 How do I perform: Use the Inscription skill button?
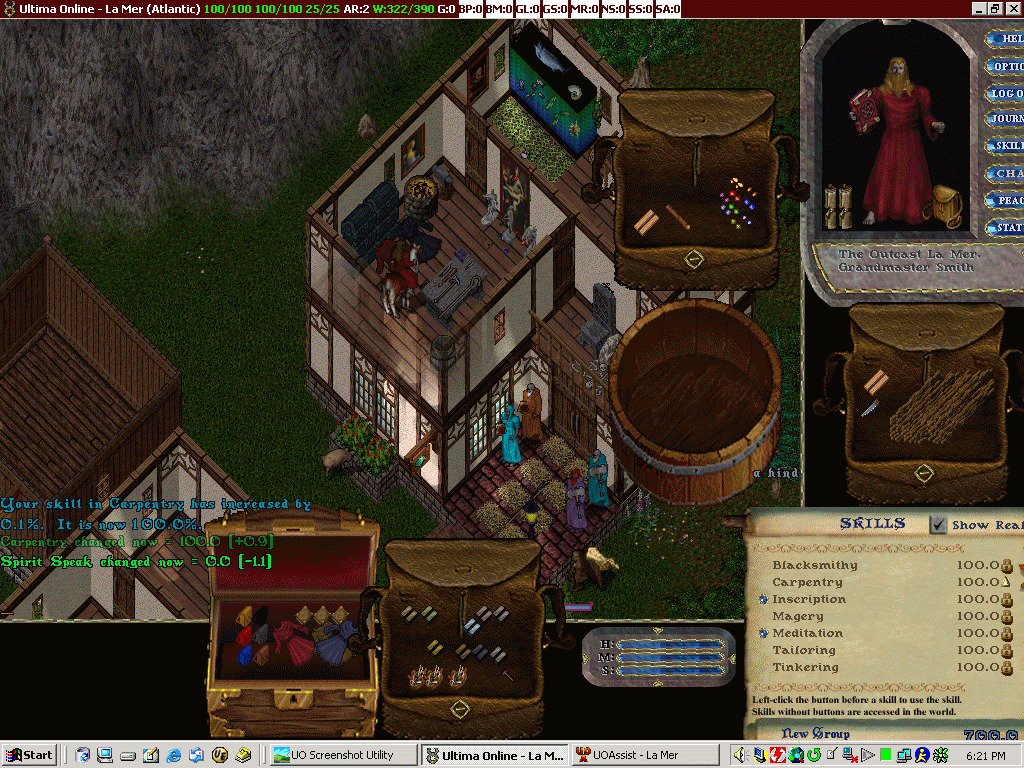(x=763, y=599)
